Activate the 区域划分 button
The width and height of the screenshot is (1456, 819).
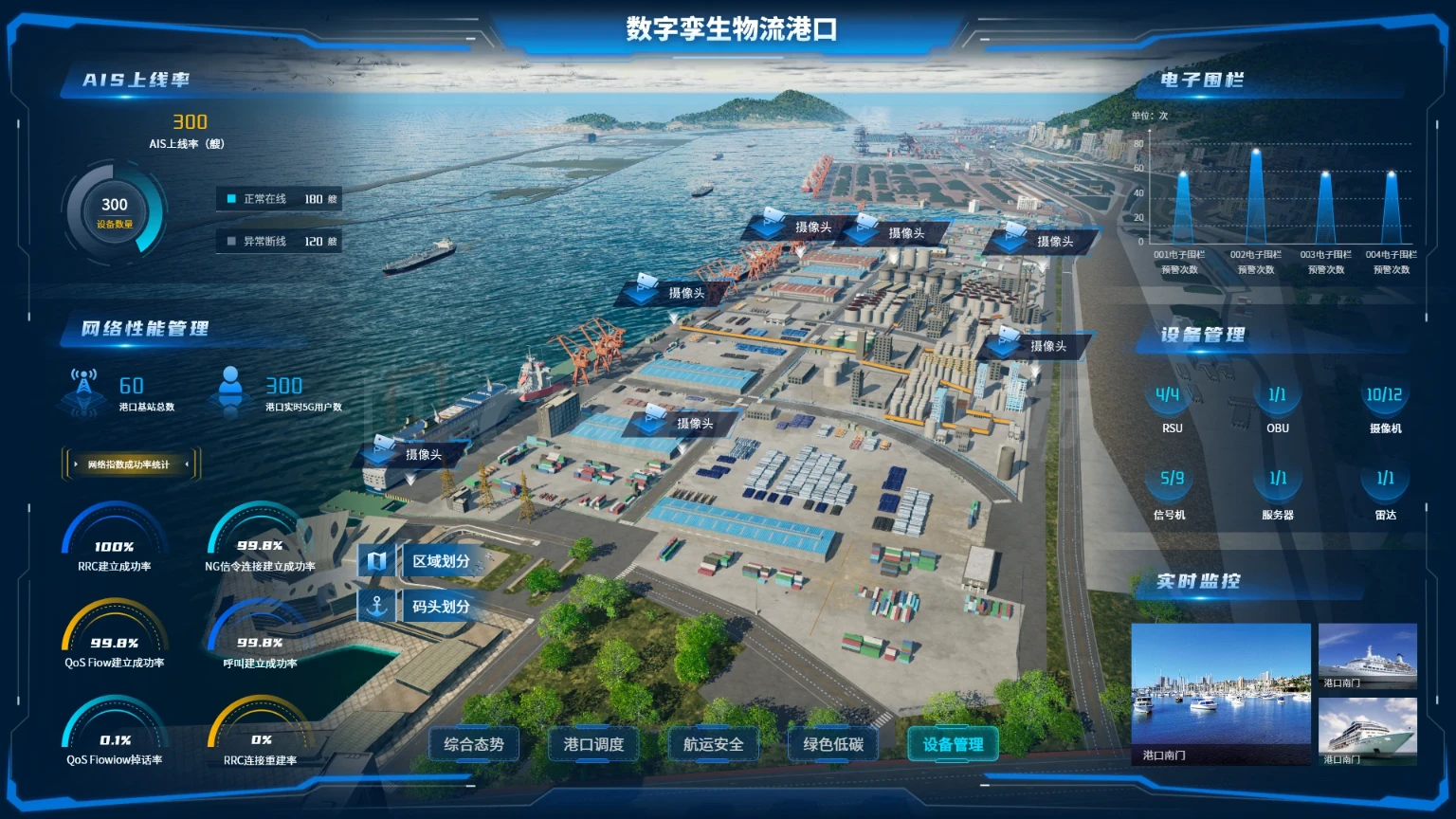[428, 561]
